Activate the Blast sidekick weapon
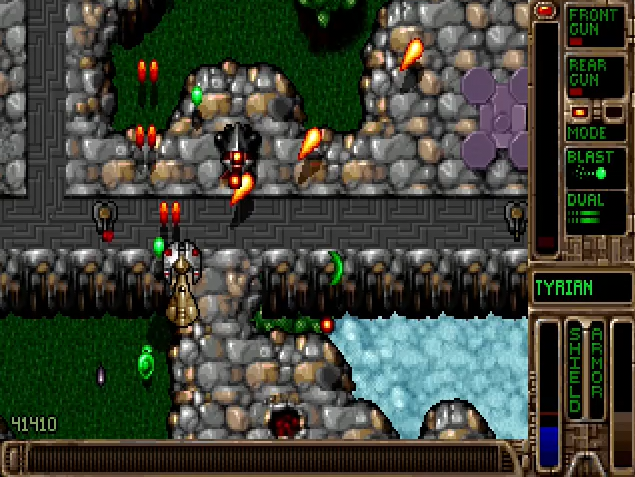This screenshot has height=477, width=635. click(x=596, y=167)
